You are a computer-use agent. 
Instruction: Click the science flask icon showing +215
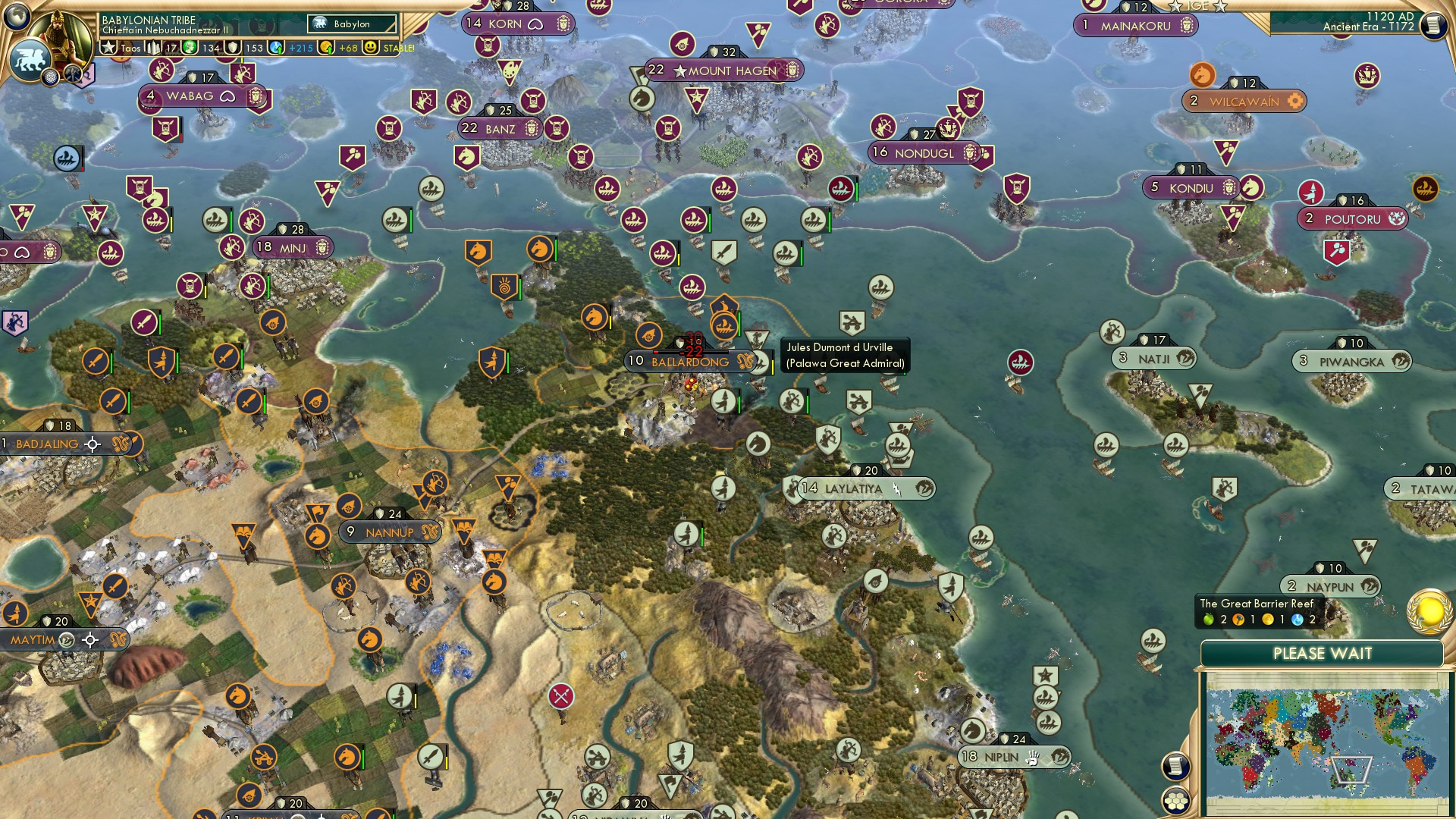tap(275, 48)
